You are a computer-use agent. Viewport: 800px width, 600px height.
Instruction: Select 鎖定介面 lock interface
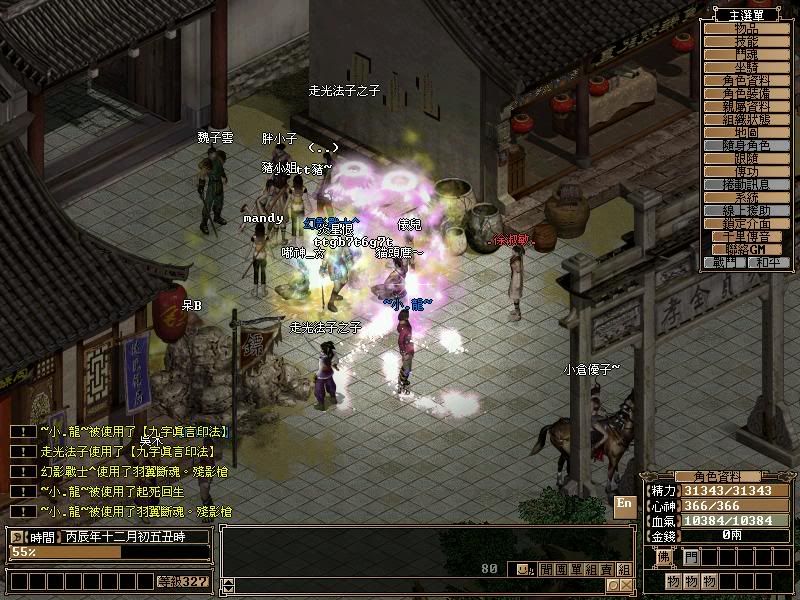[746, 223]
